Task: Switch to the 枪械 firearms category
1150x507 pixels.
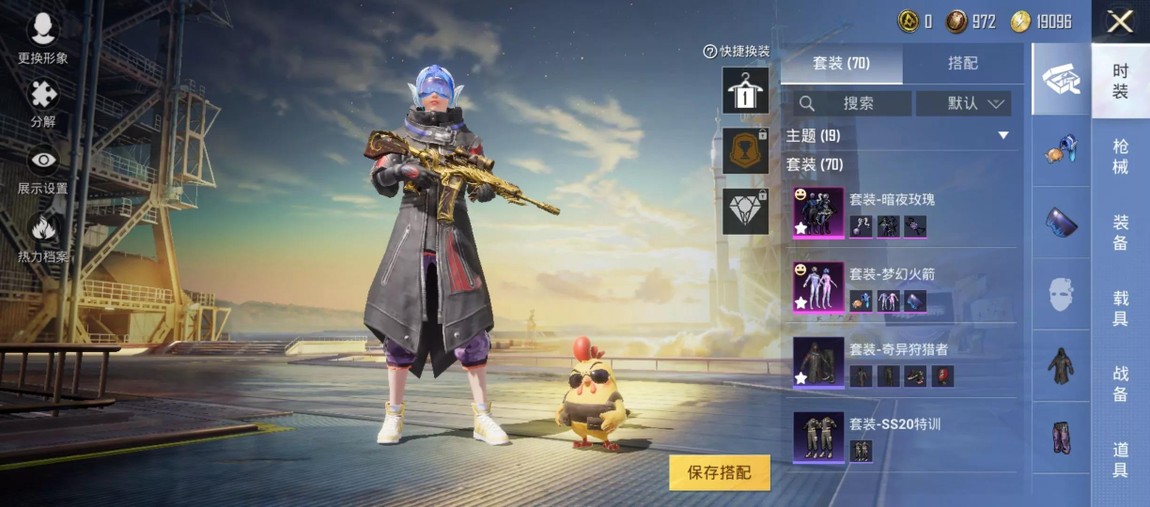Action: click(x=1120, y=156)
